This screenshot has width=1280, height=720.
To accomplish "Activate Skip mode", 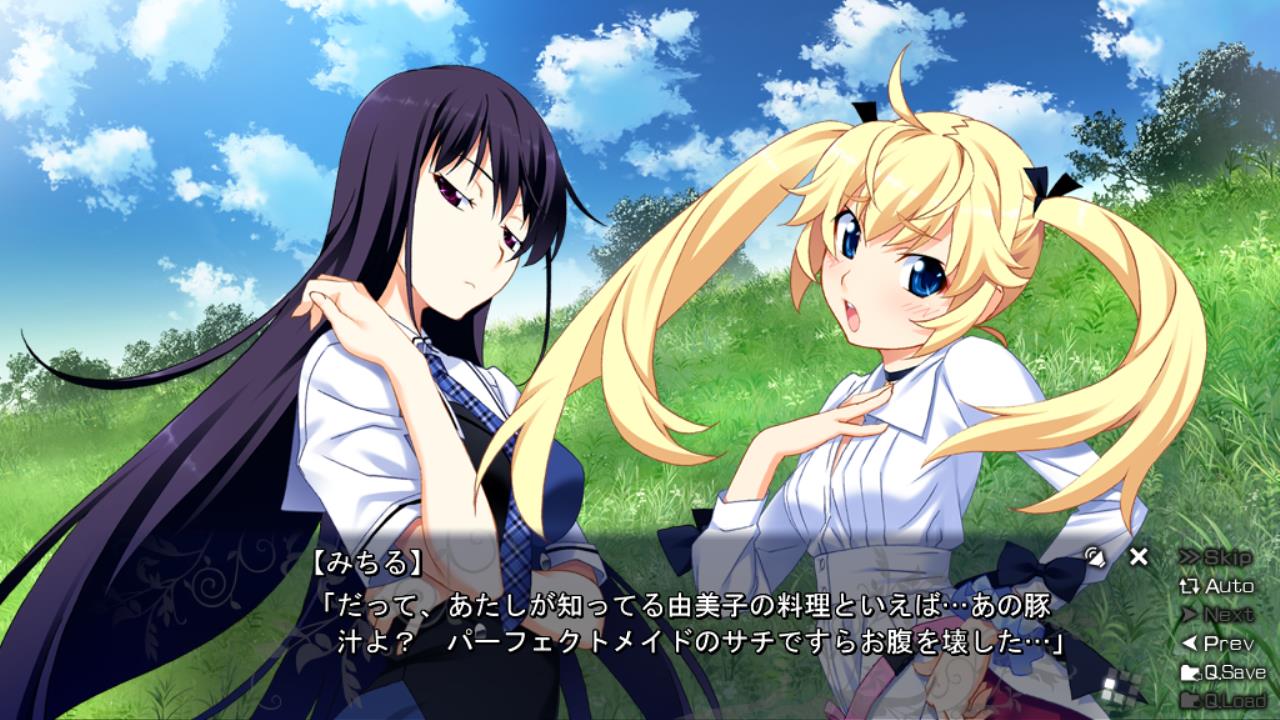I will point(1216,557).
